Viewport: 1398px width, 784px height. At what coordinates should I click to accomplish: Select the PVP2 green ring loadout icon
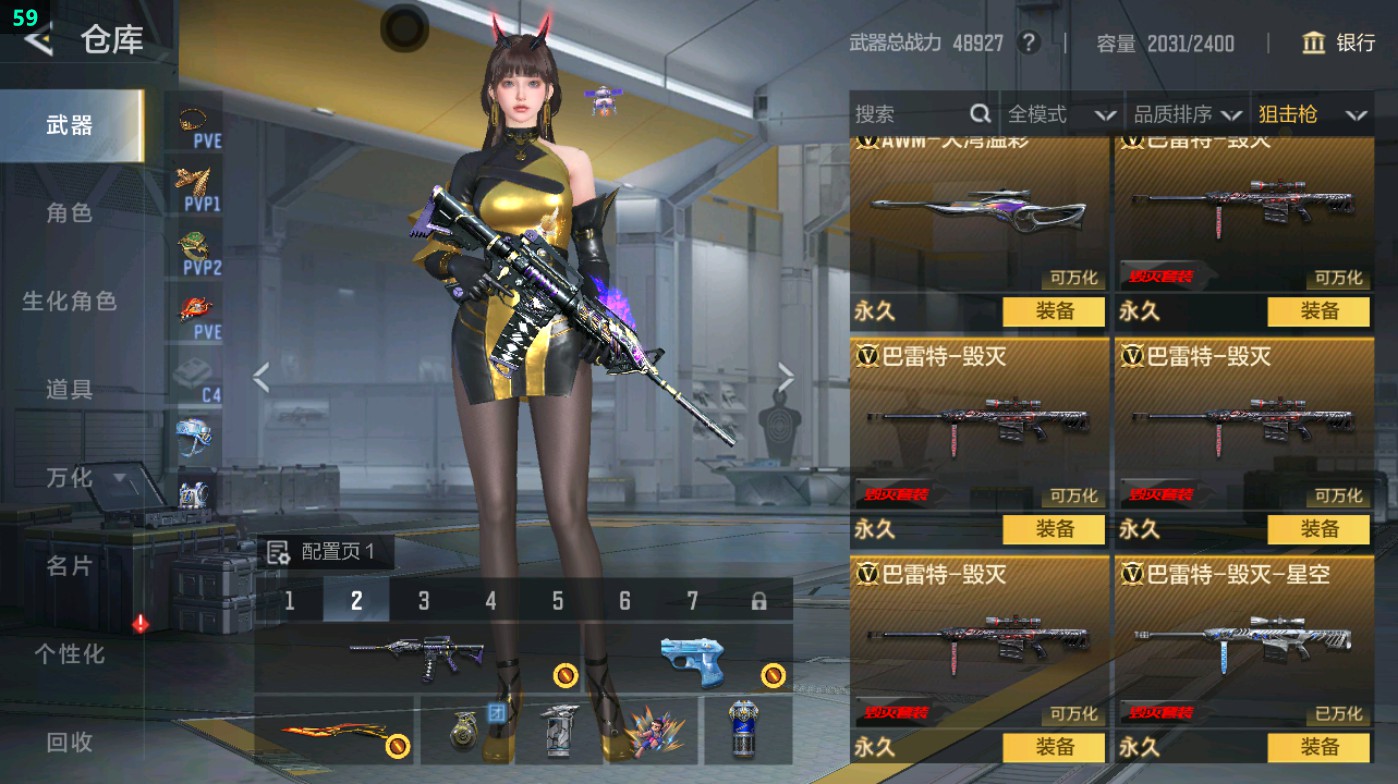tap(190, 246)
